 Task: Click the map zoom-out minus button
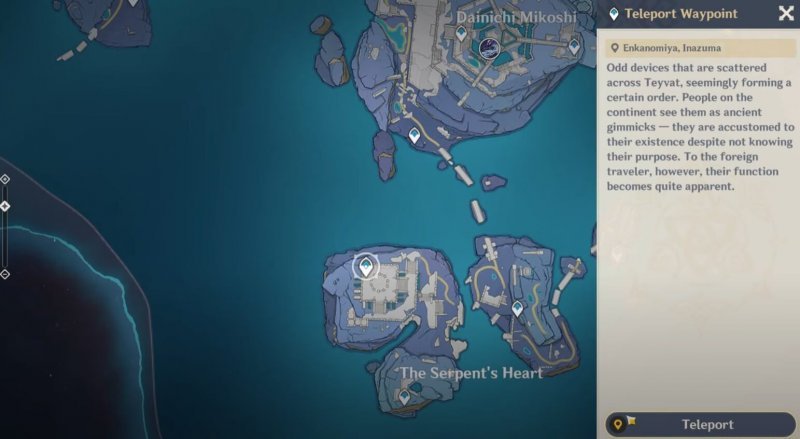pyautogui.click(x=5, y=273)
